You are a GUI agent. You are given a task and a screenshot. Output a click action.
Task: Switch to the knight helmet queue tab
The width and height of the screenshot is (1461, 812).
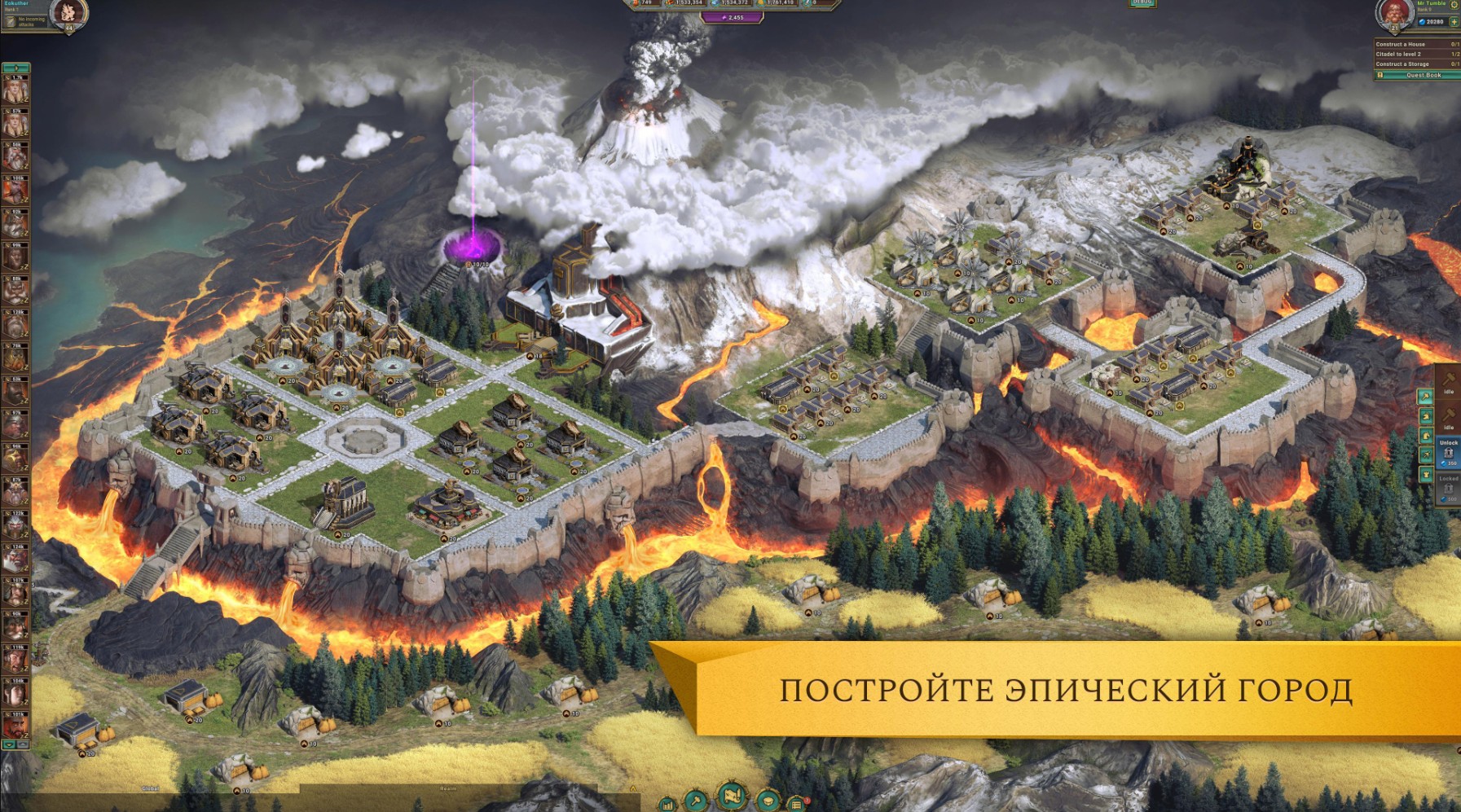(x=1426, y=417)
